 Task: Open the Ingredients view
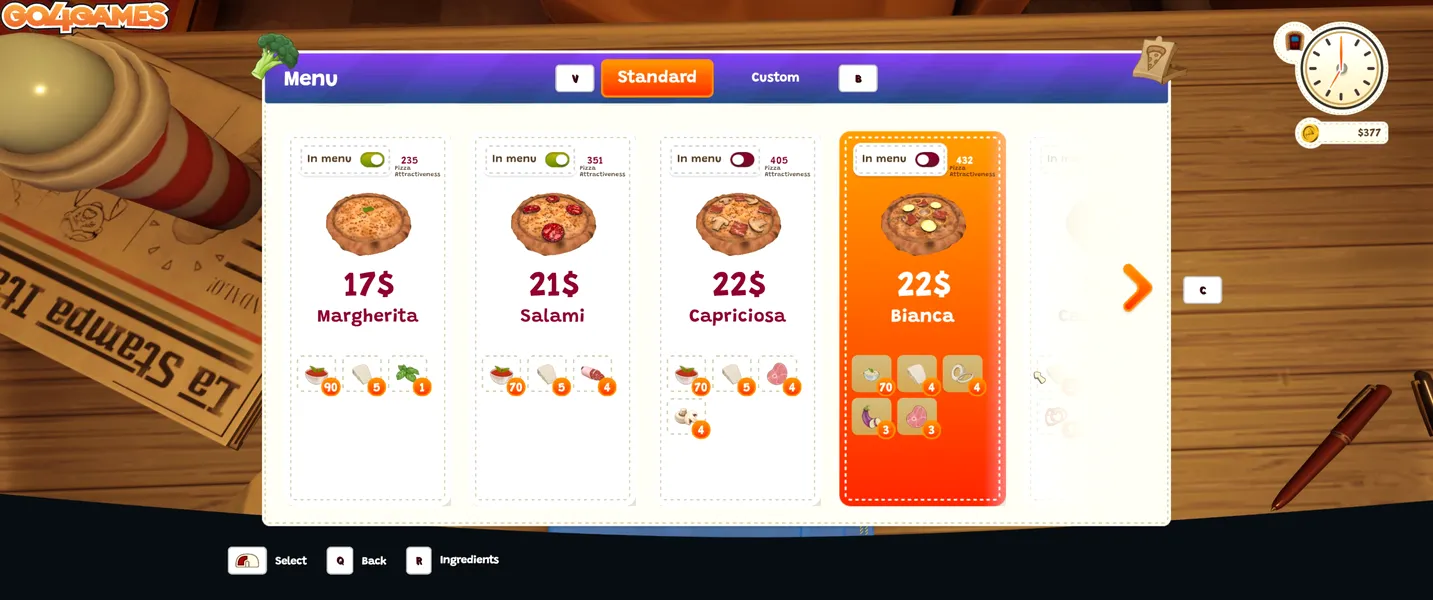coord(418,560)
